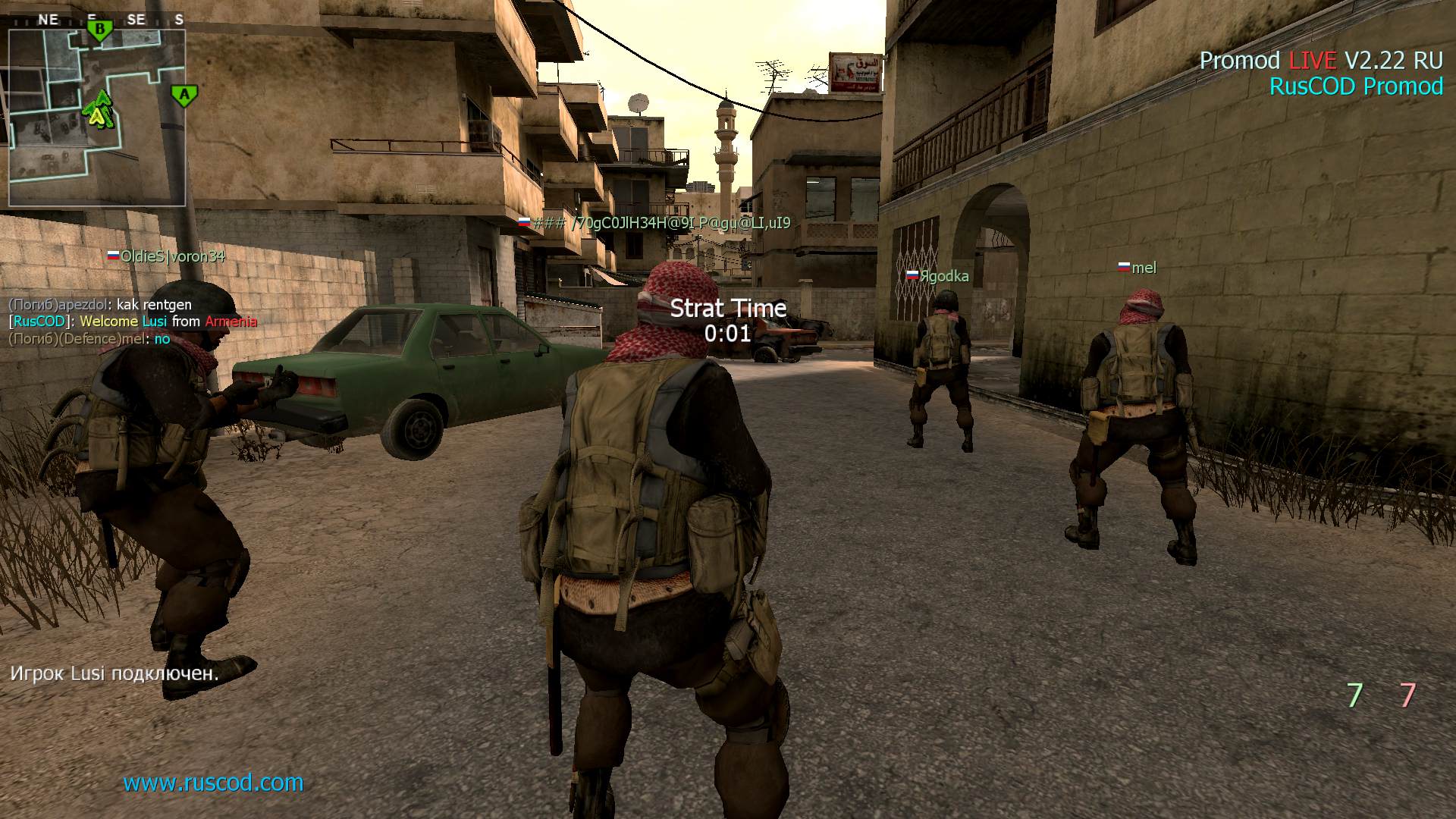
Task: Click the kak rentgen chat line from apezdol
Action: tap(100, 303)
